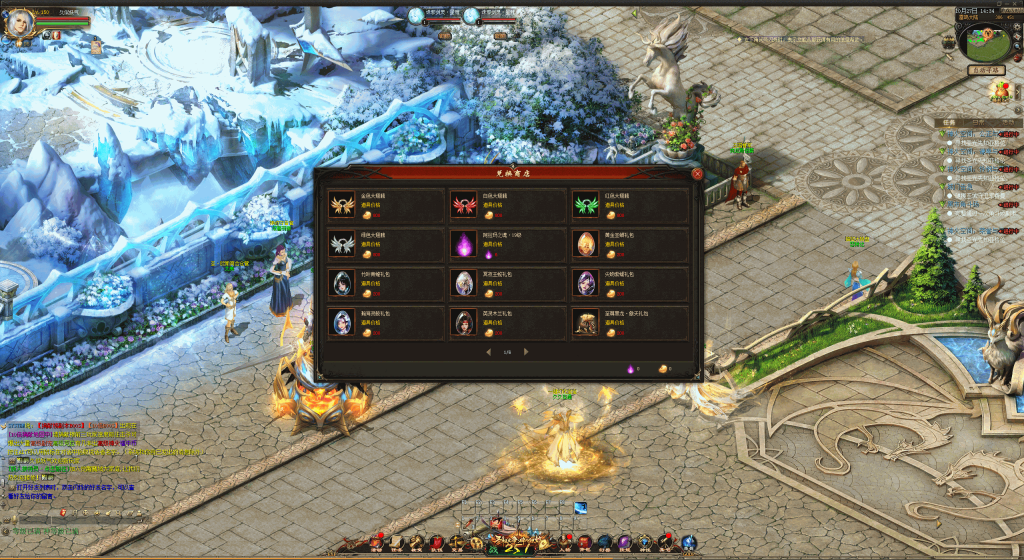The height and width of the screenshot is (560, 1024).
Task: Close the exchange shop window
Action: click(x=697, y=173)
